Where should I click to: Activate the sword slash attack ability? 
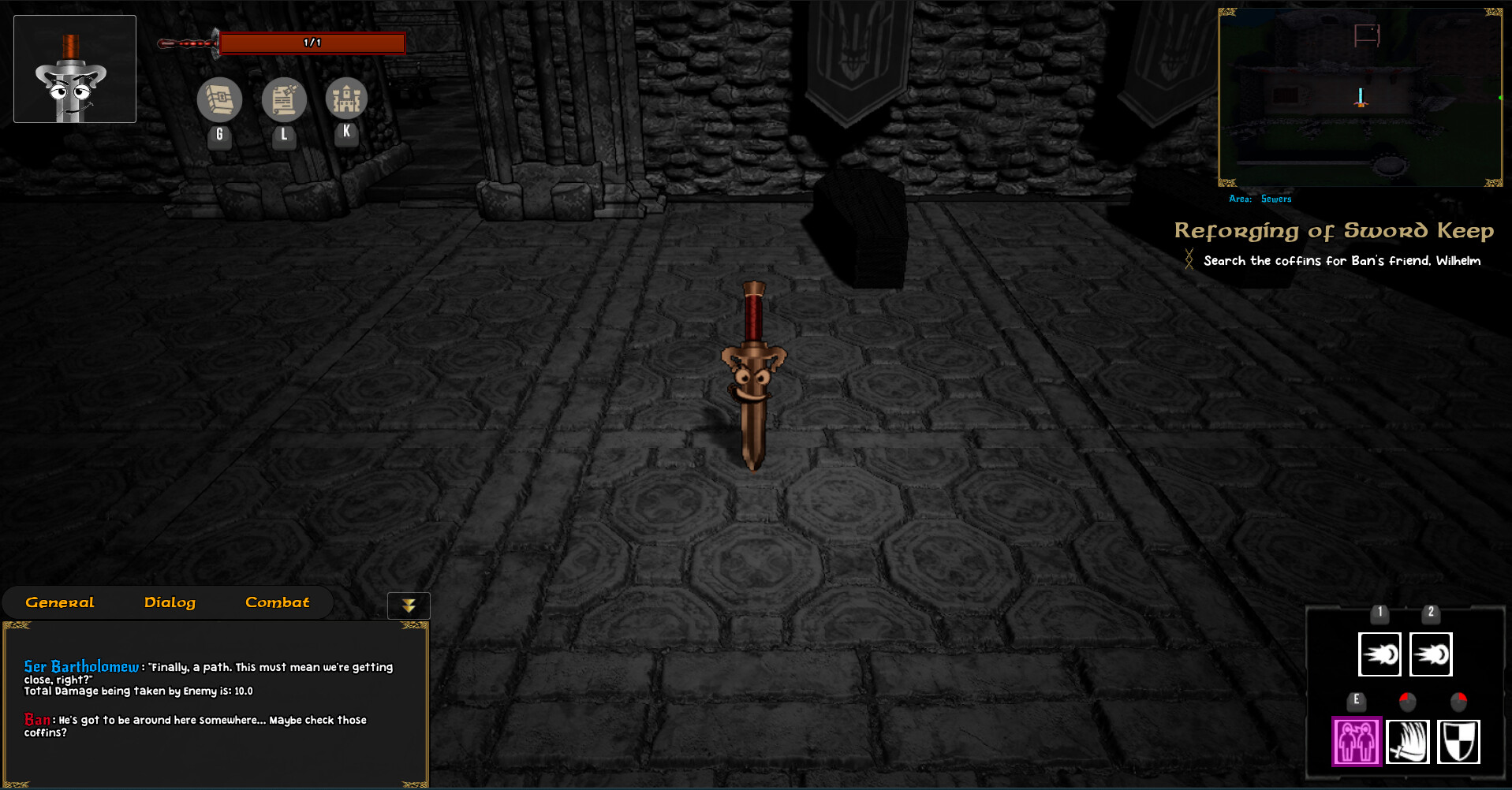tap(1409, 741)
